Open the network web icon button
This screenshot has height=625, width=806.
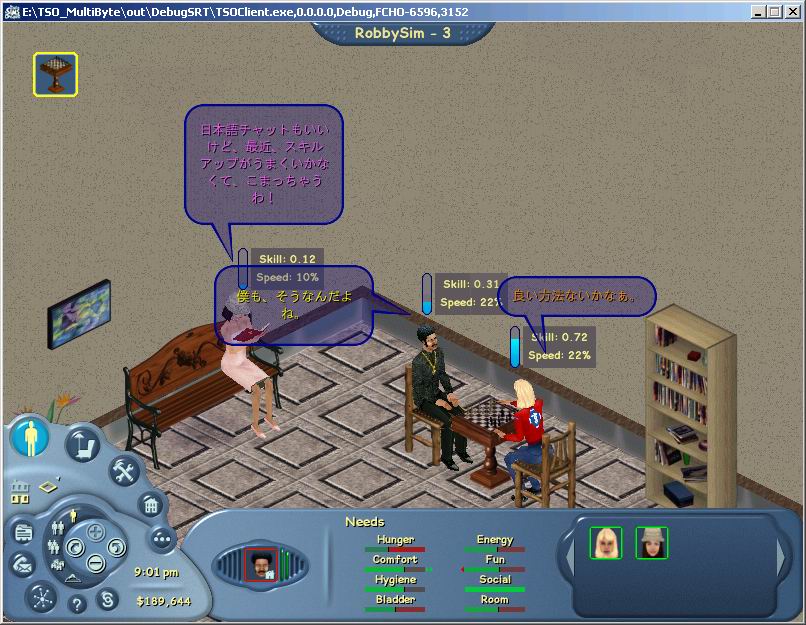40,596
